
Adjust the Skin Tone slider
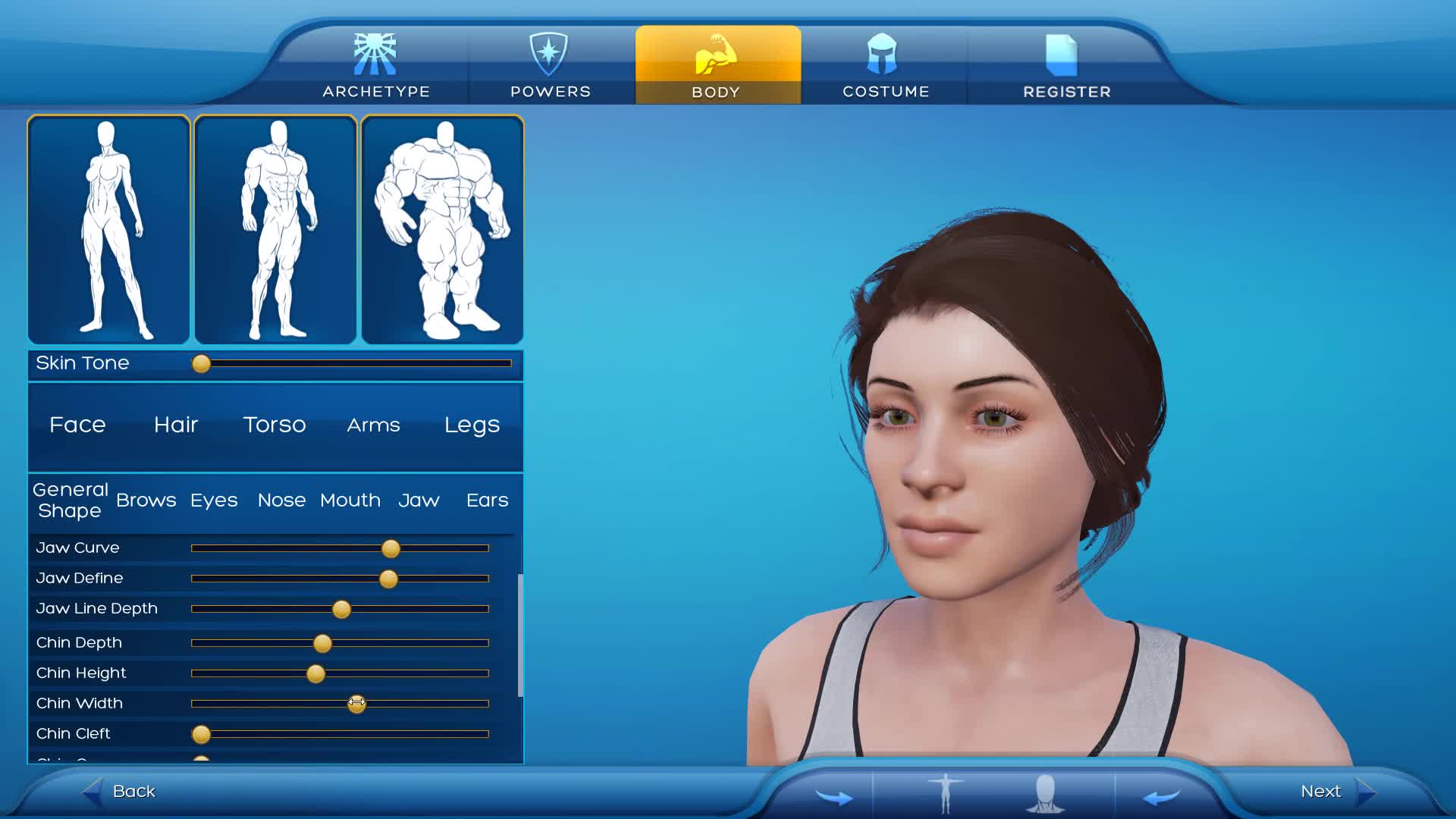click(201, 365)
